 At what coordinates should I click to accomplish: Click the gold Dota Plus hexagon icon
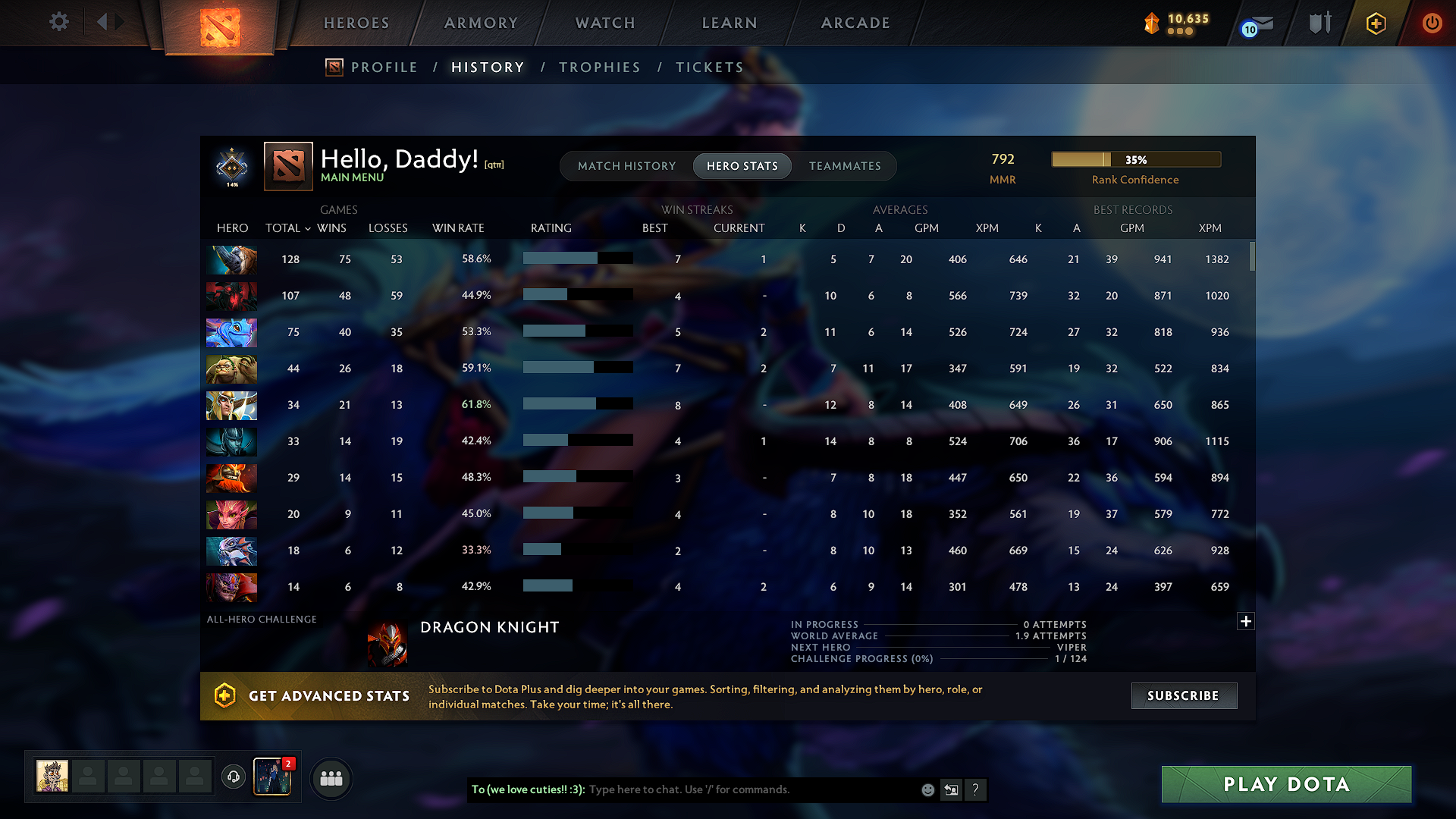pos(1375,23)
